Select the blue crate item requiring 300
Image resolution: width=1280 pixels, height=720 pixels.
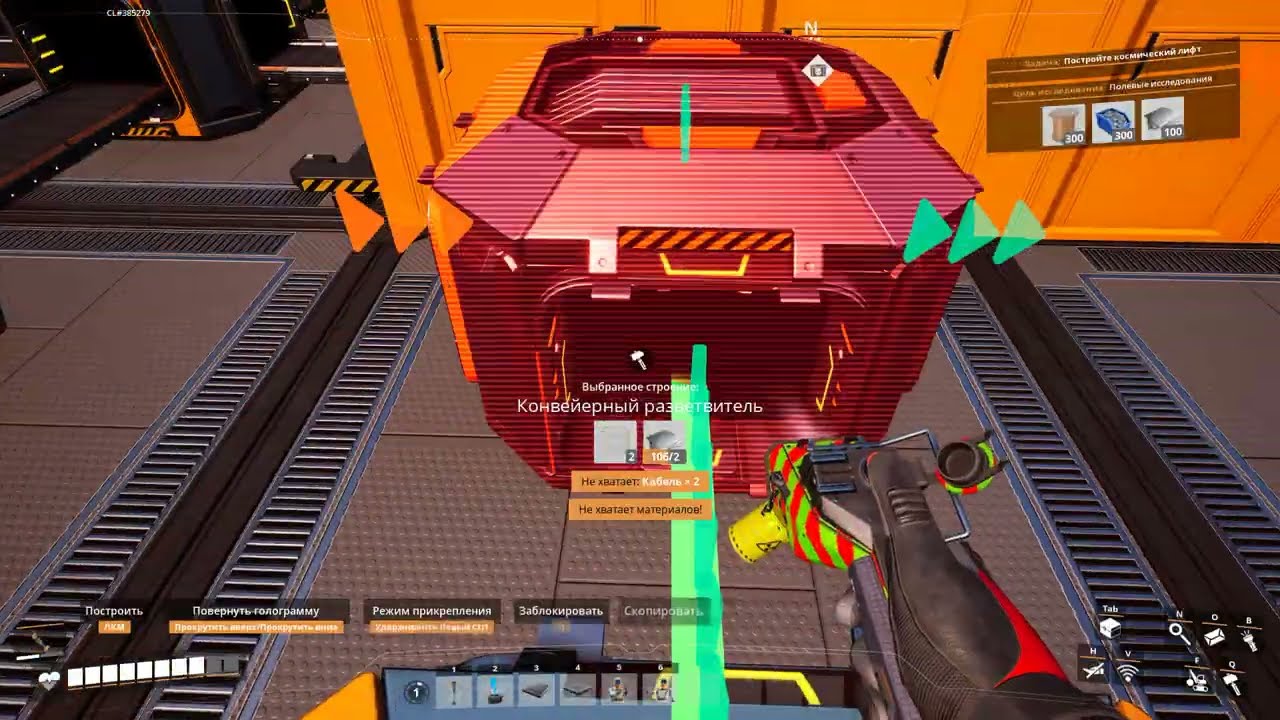click(1113, 122)
